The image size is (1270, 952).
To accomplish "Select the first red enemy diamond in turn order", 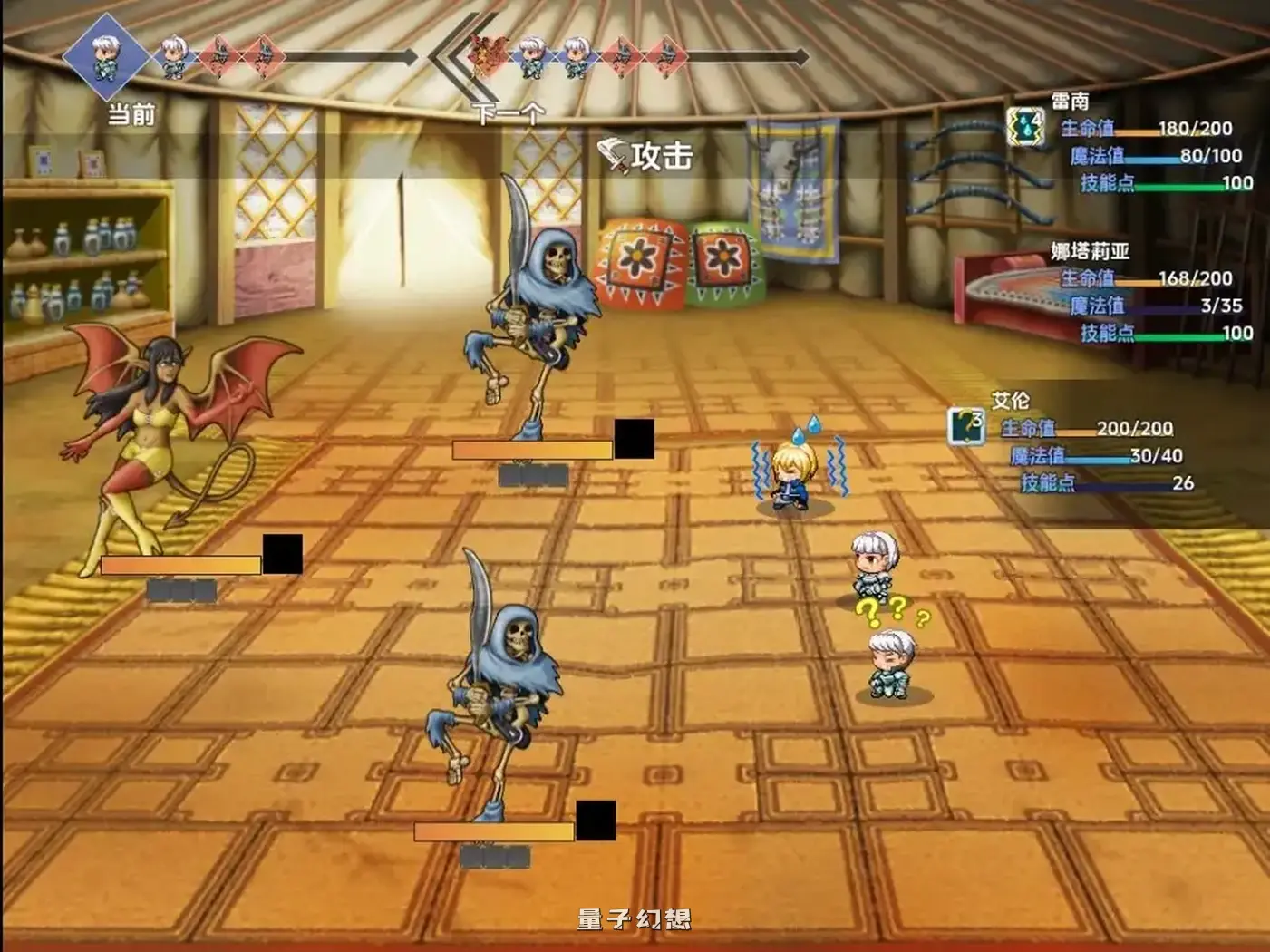I will [x=218, y=54].
